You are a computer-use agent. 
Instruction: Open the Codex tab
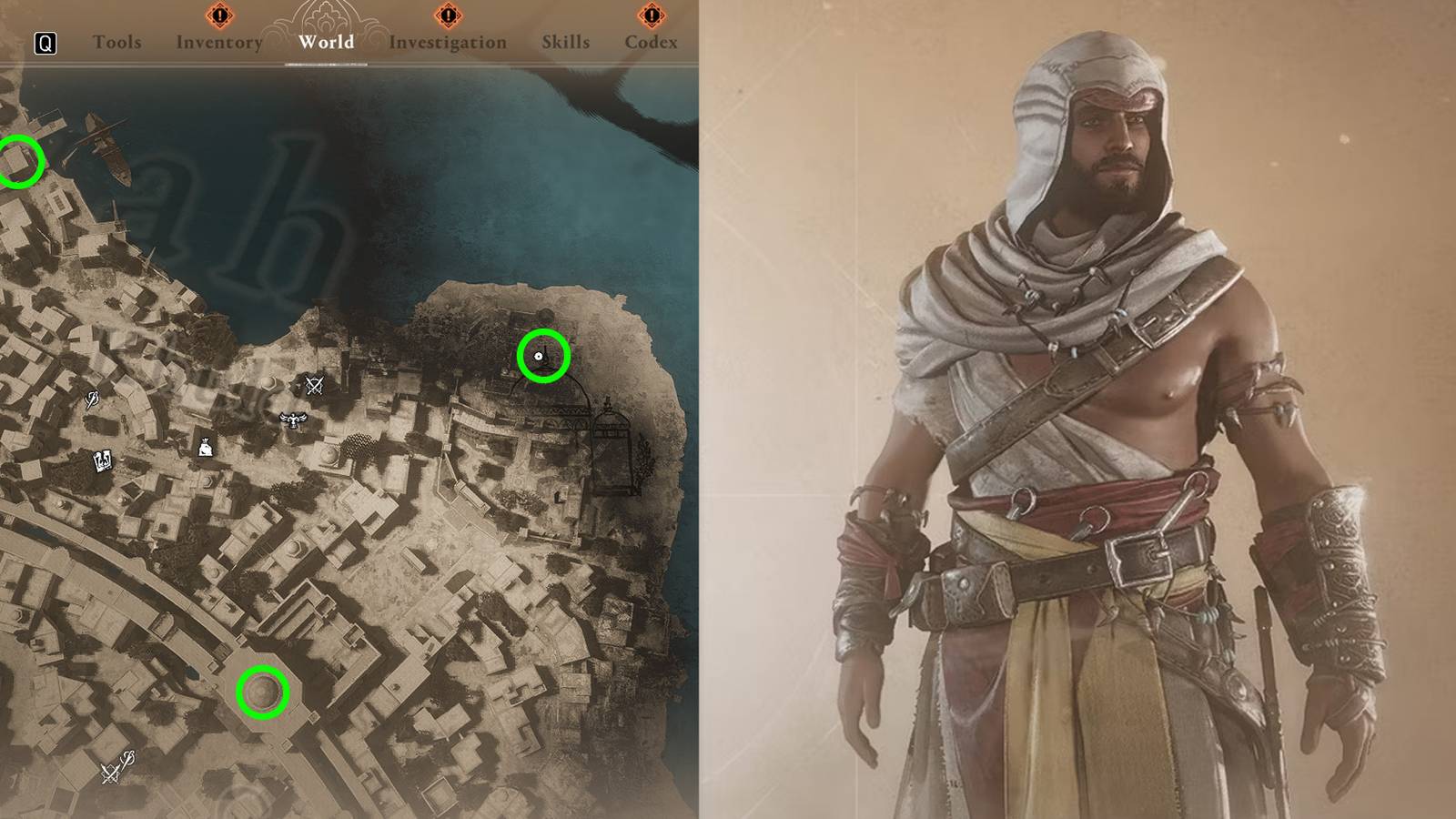point(652,42)
